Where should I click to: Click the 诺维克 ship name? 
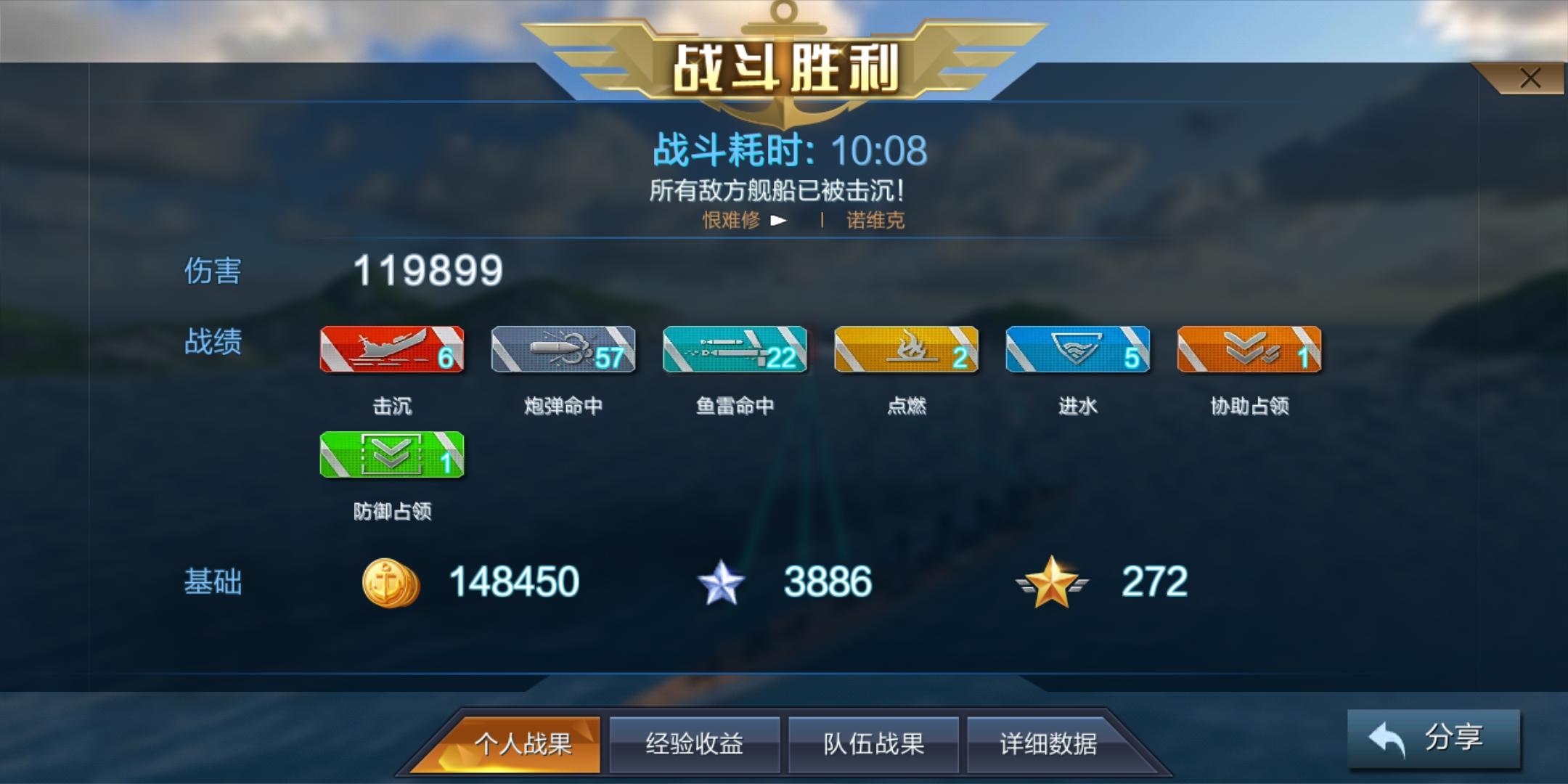coord(875,221)
